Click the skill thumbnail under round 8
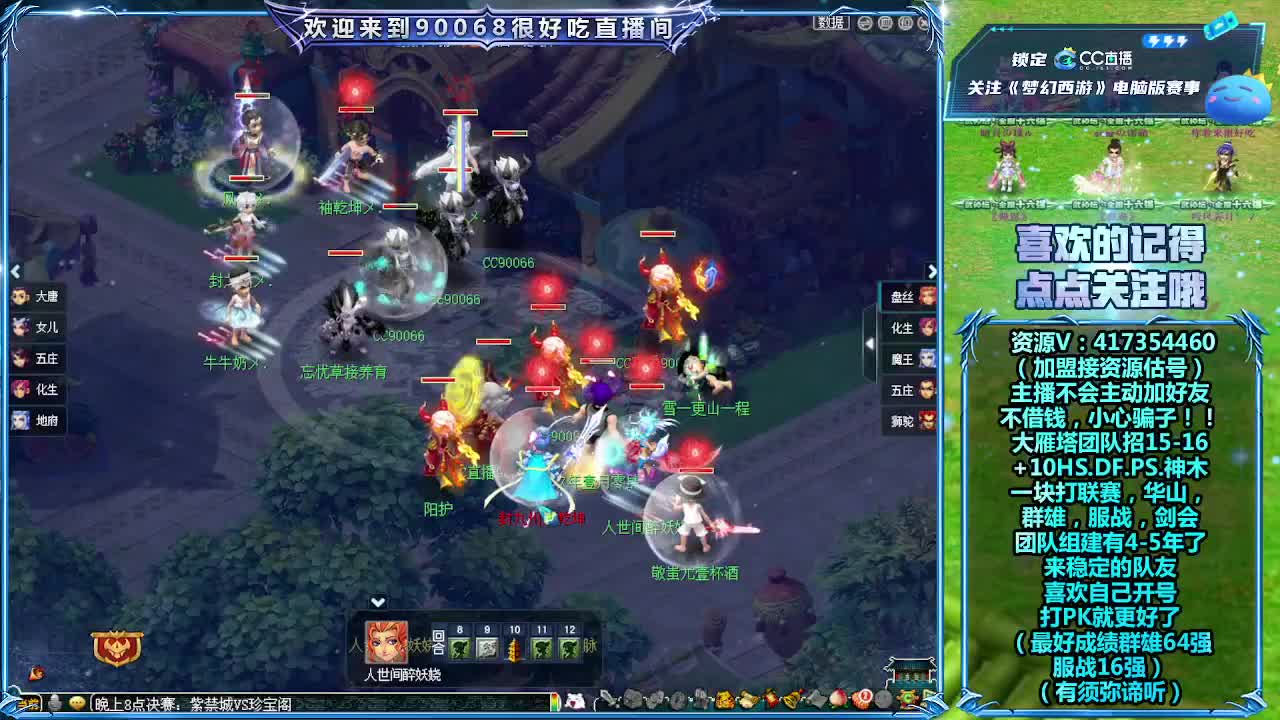Screen dimensions: 1280x720 (x=459, y=648)
